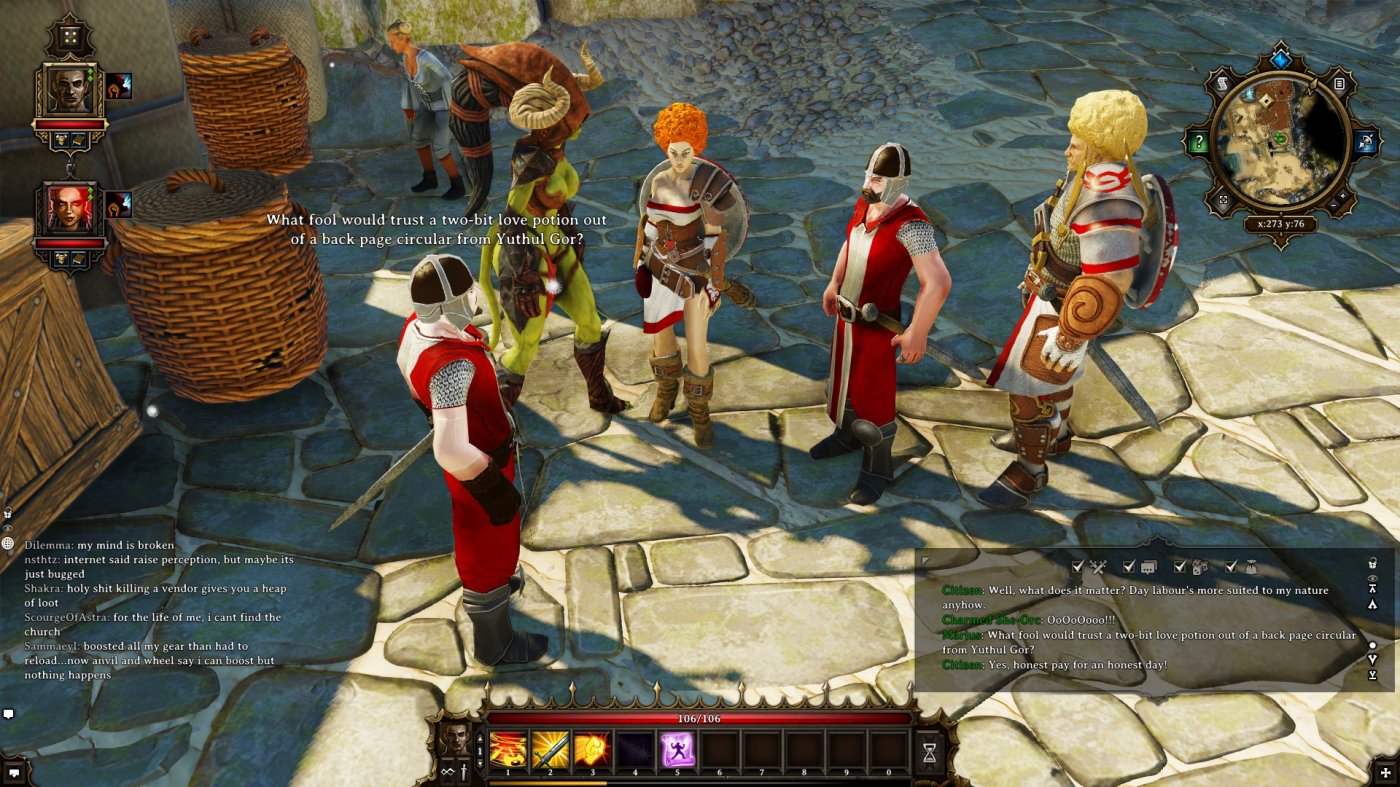Viewport: 1400px width, 787px height.
Task: Activate the golden fist skill in slot 3
Action: click(592, 750)
